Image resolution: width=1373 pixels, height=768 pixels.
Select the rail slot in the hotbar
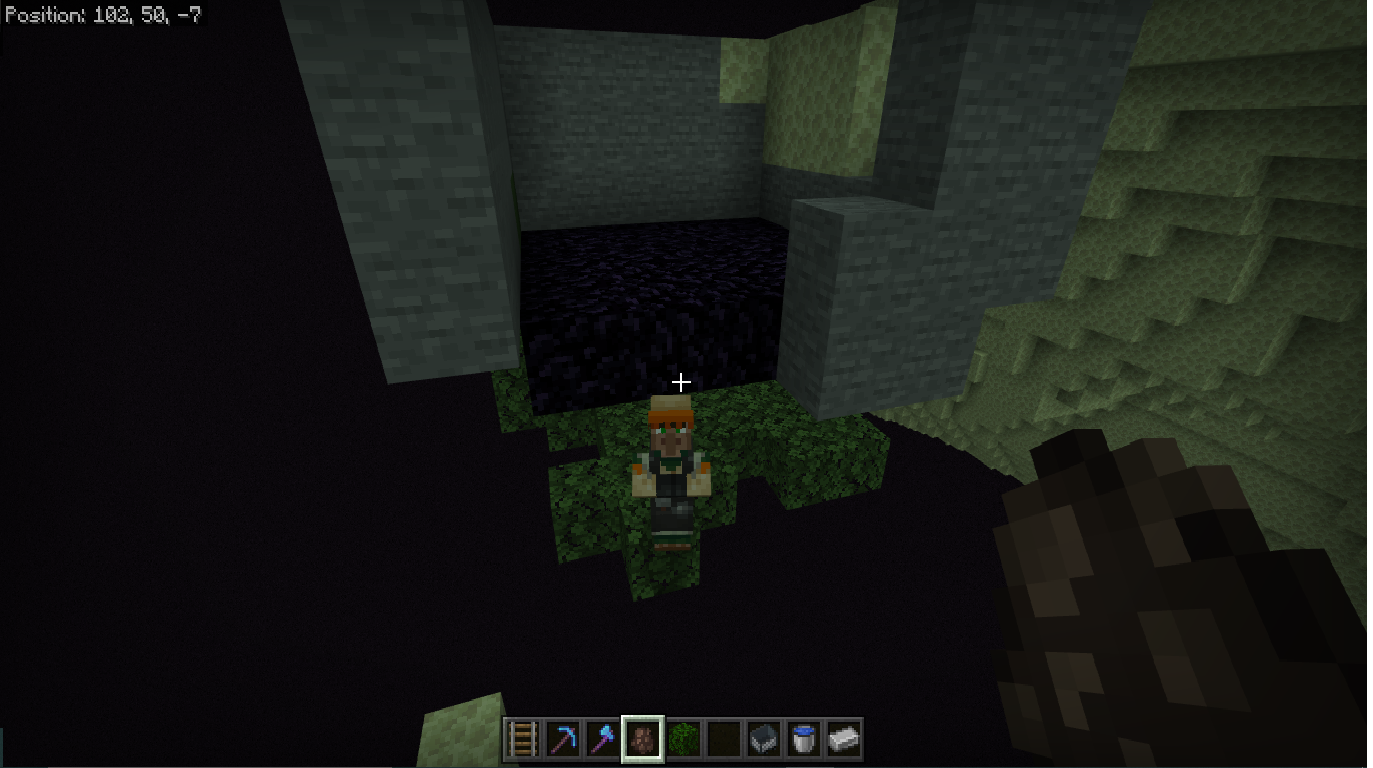522,739
